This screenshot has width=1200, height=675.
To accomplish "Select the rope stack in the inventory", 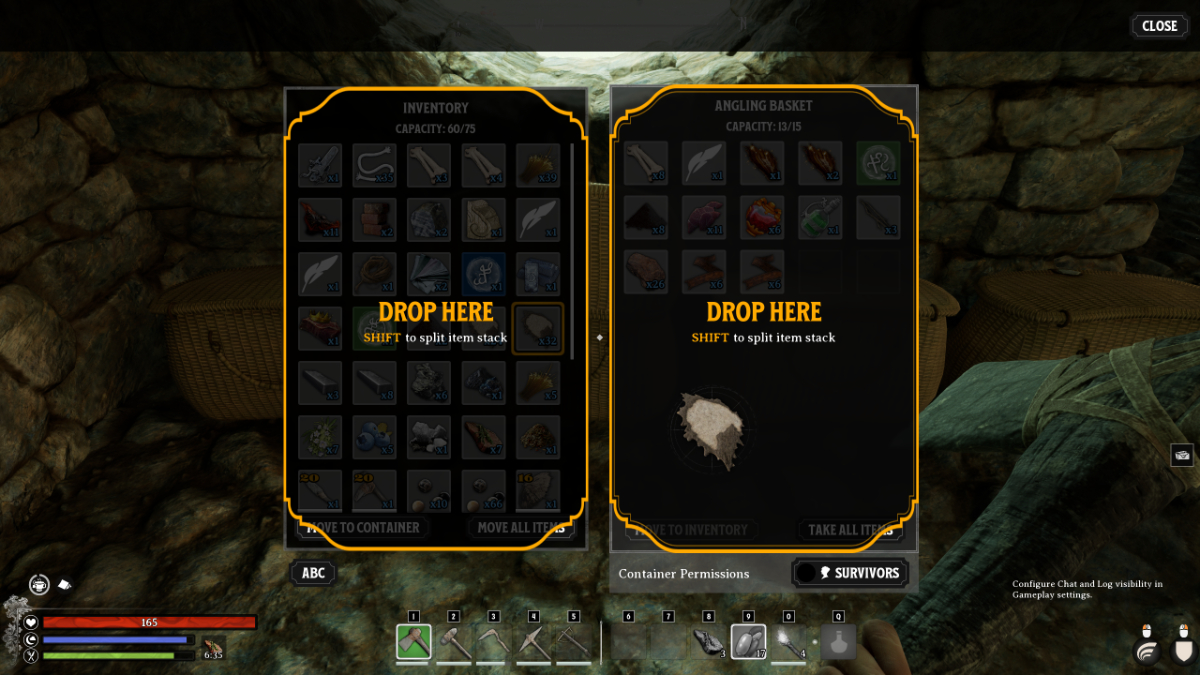I will pos(374,273).
